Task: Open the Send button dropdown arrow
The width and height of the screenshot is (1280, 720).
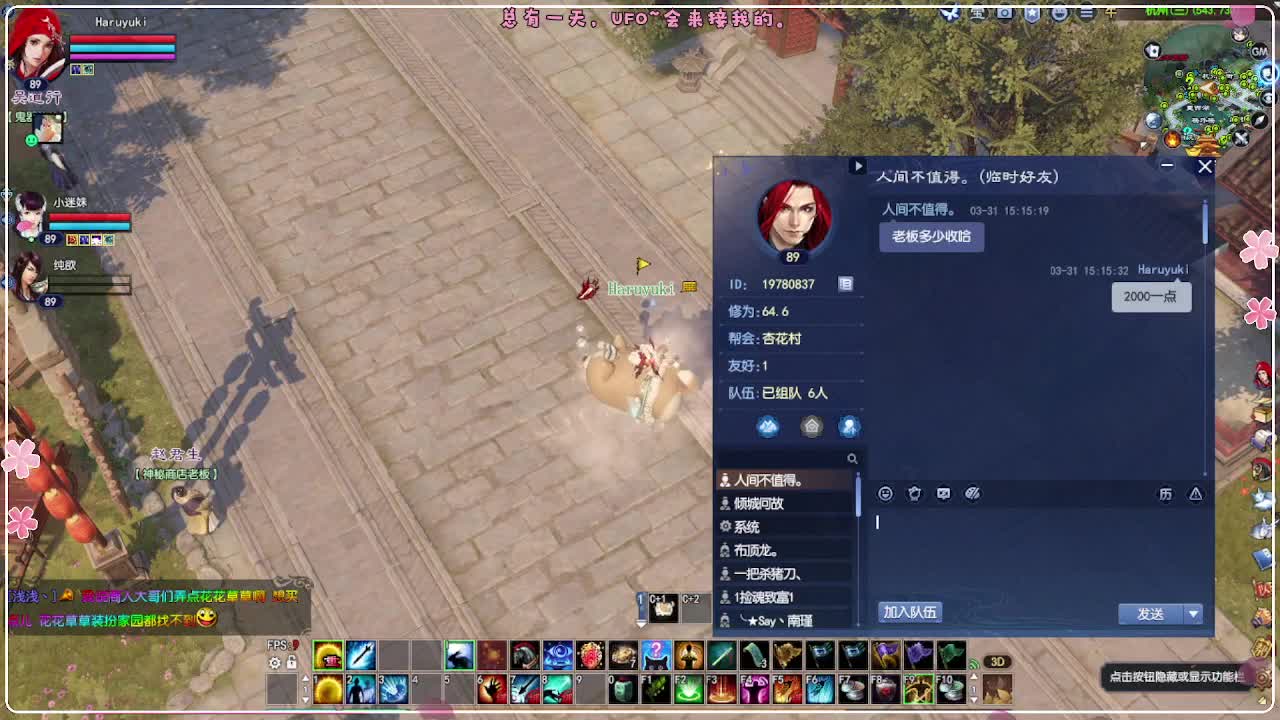Action: (1193, 614)
